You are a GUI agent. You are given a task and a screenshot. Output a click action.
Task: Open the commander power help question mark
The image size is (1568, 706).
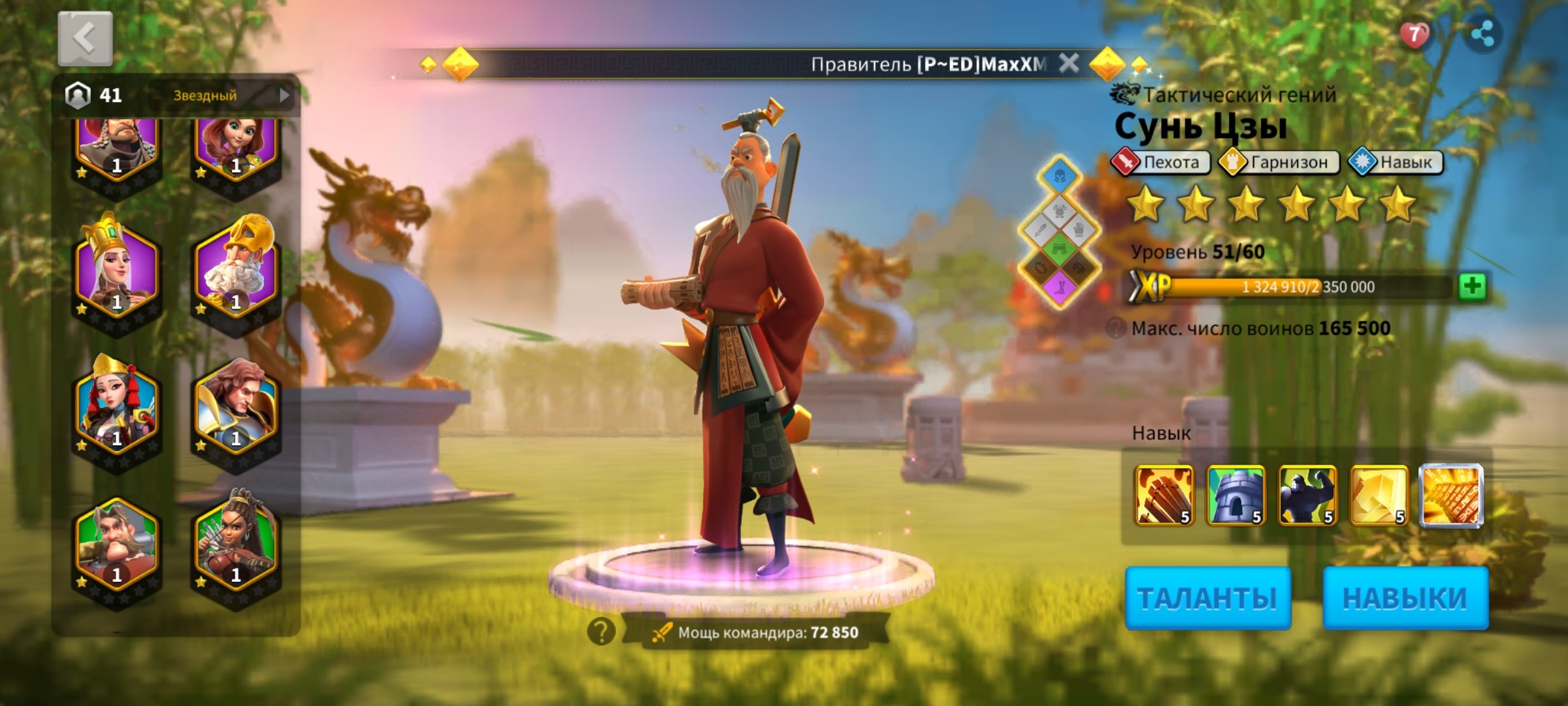click(x=600, y=631)
